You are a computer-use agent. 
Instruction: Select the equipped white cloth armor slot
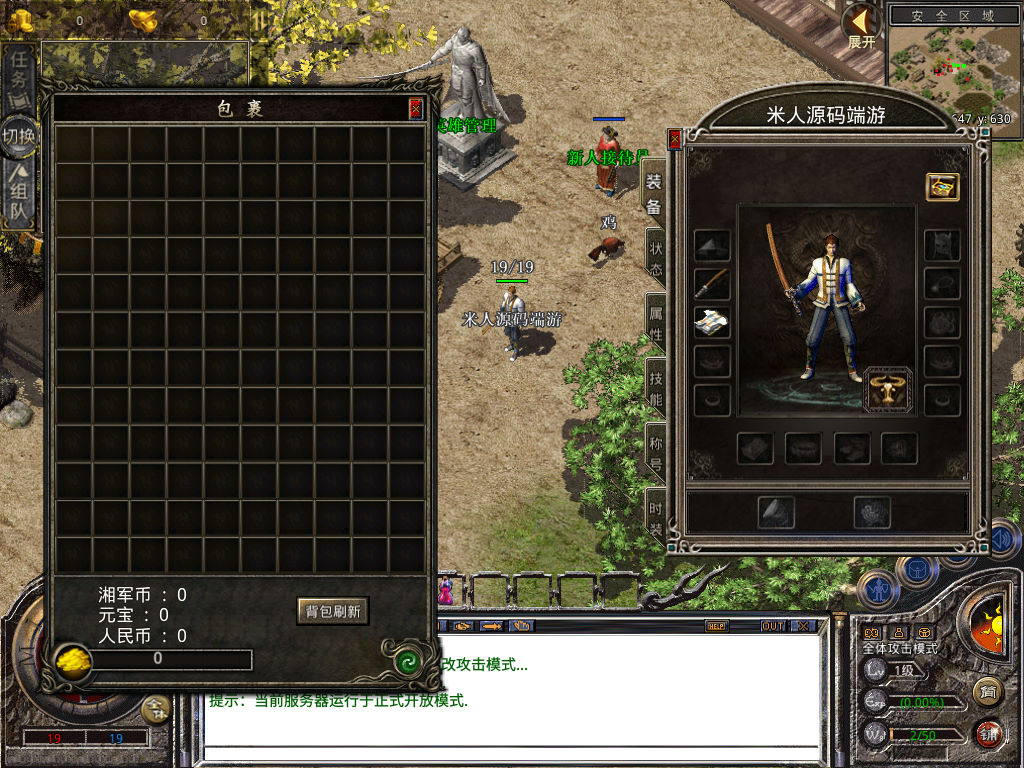click(x=712, y=322)
